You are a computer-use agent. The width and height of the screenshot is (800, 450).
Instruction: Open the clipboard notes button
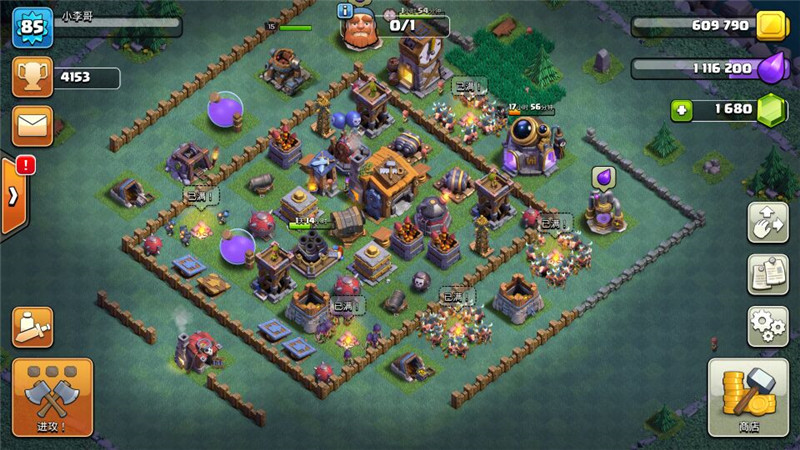click(x=768, y=274)
